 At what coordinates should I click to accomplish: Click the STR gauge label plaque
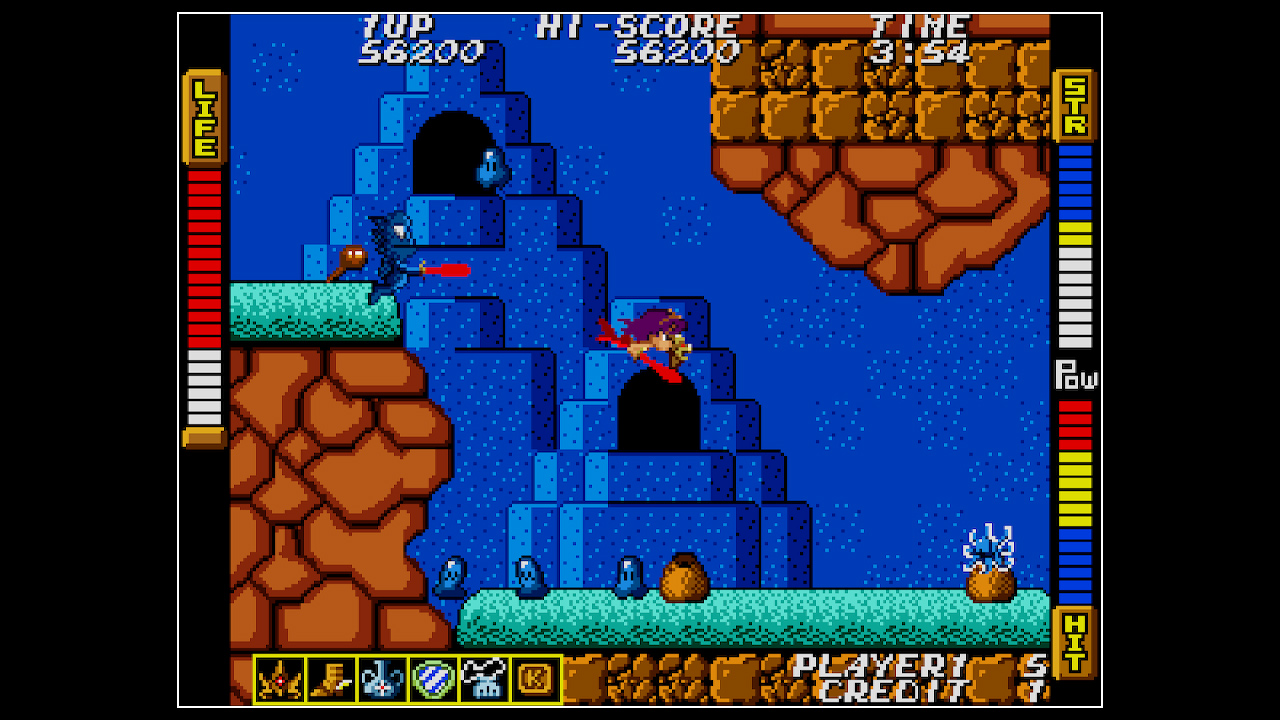(x=1077, y=103)
